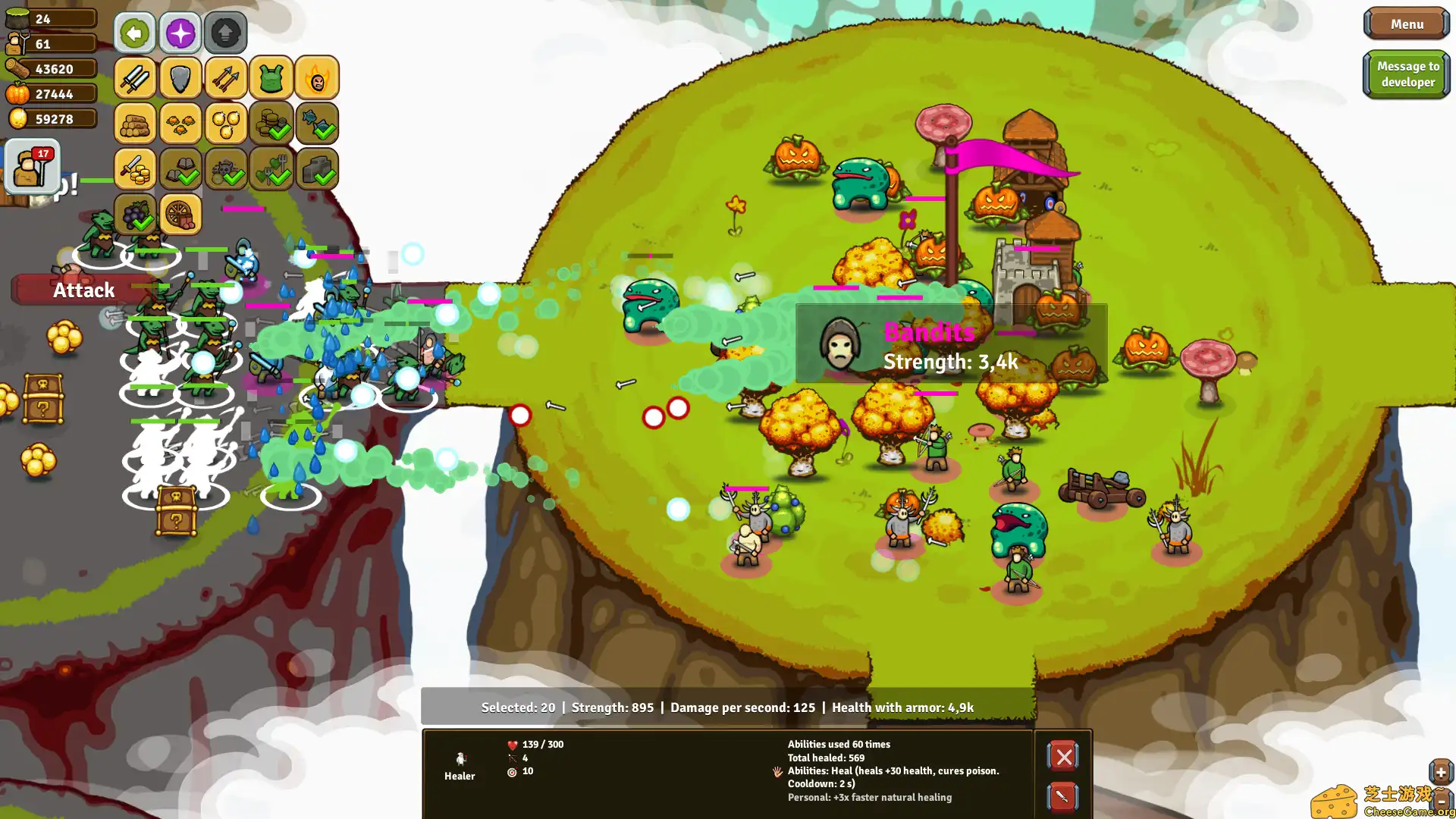
Task: Click the gold nuggets resource icon
Action: tap(226, 124)
